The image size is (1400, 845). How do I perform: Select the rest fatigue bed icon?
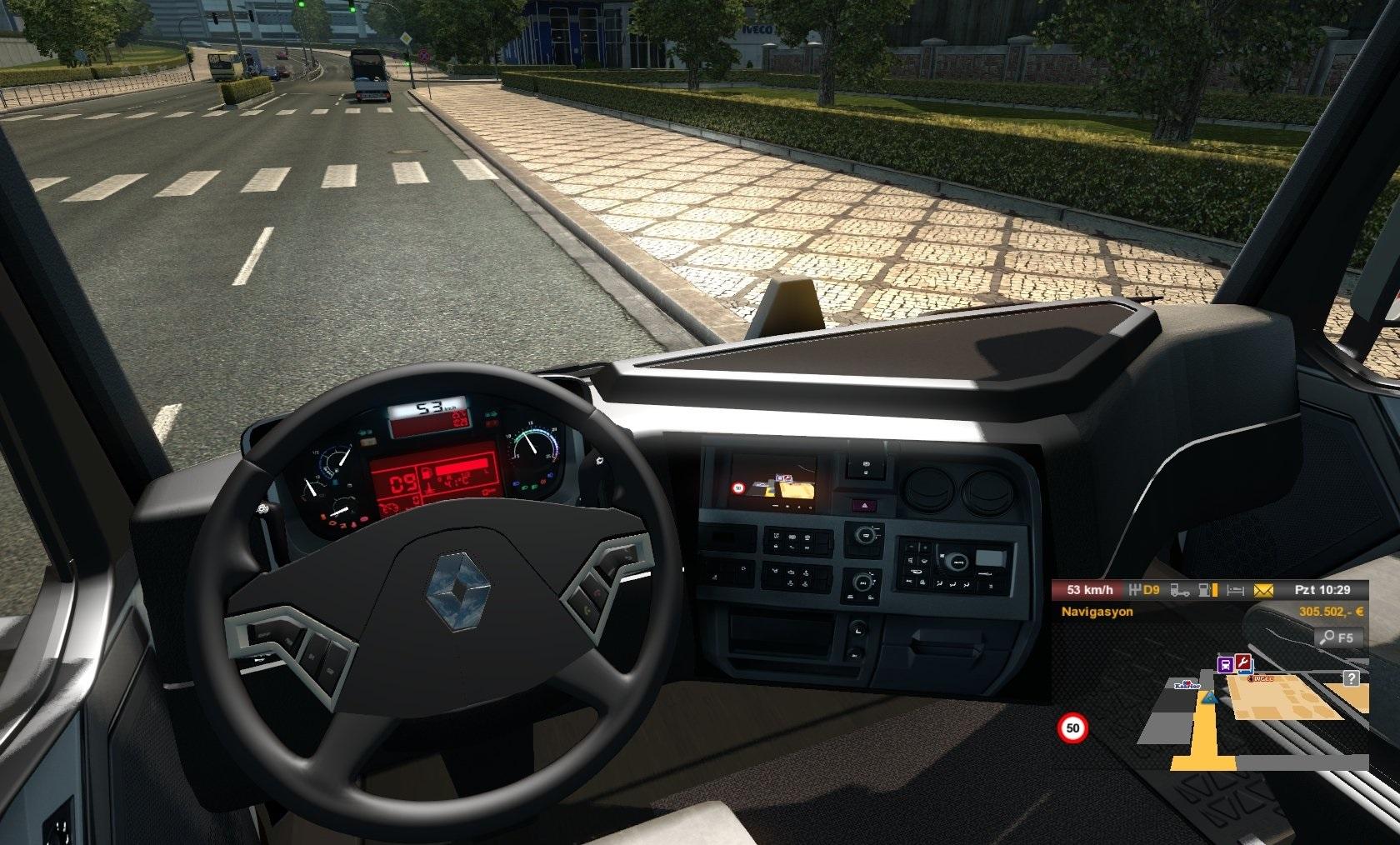click(x=1234, y=591)
